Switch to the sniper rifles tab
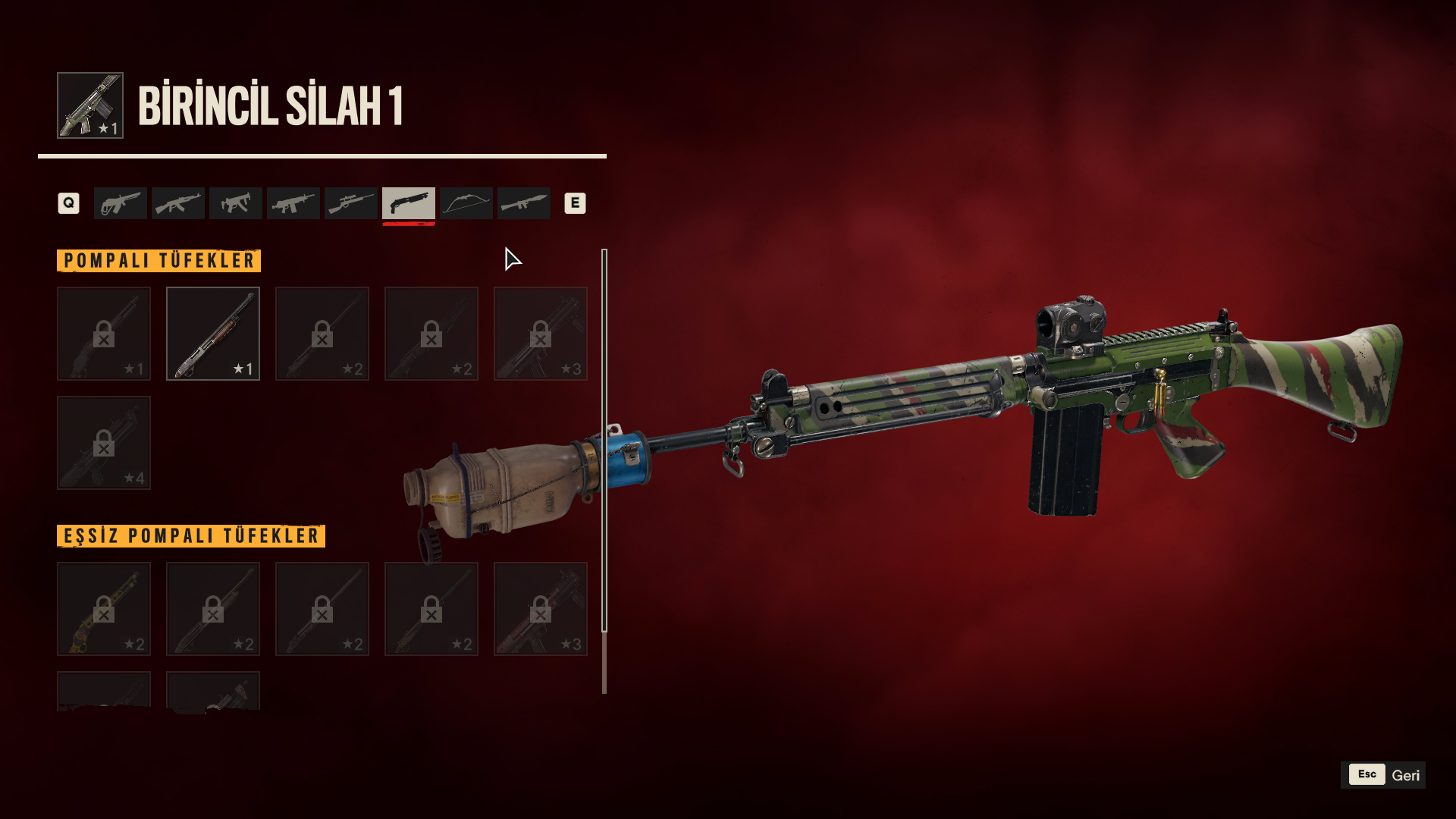The height and width of the screenshot is (819, 1456). point(351,203)
